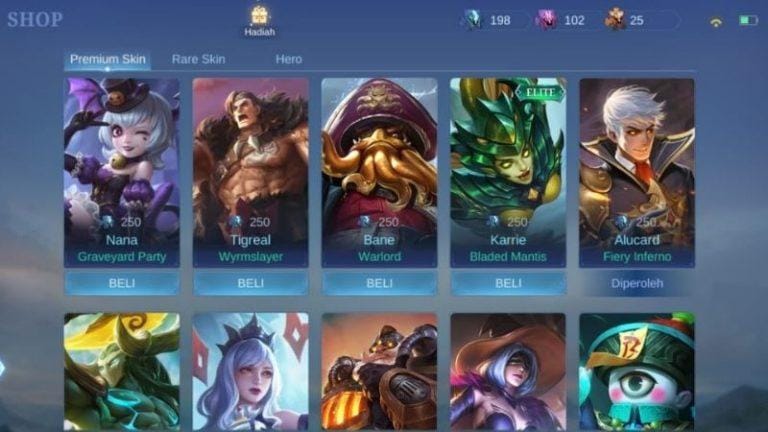Open the armored robot skin thumbnail
The image size is (768, 432).
coord(379,371)
